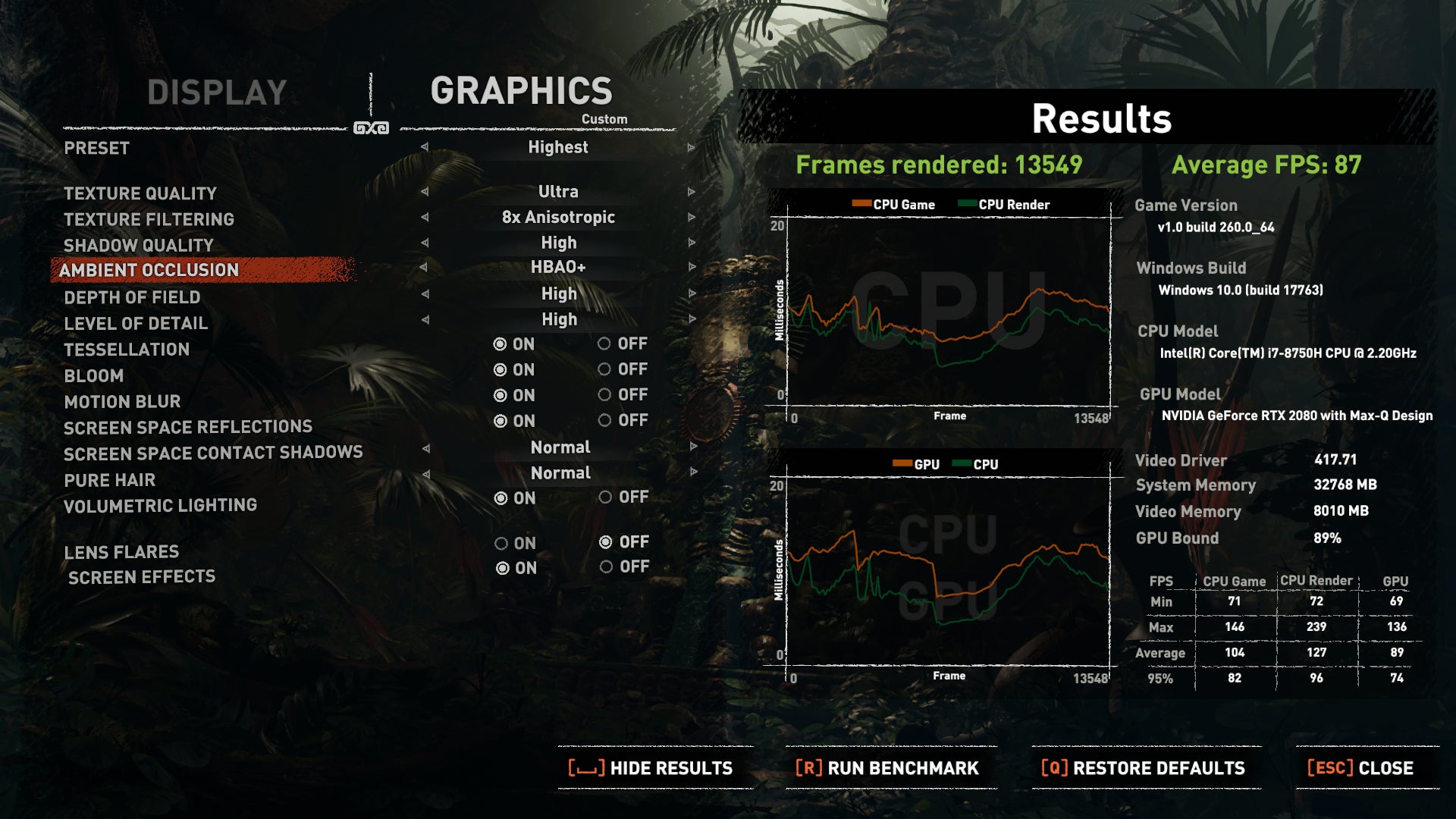Viewport: 1456px width, 819px height.
Task: Turn off Bloom
Action: coord(605,369)
